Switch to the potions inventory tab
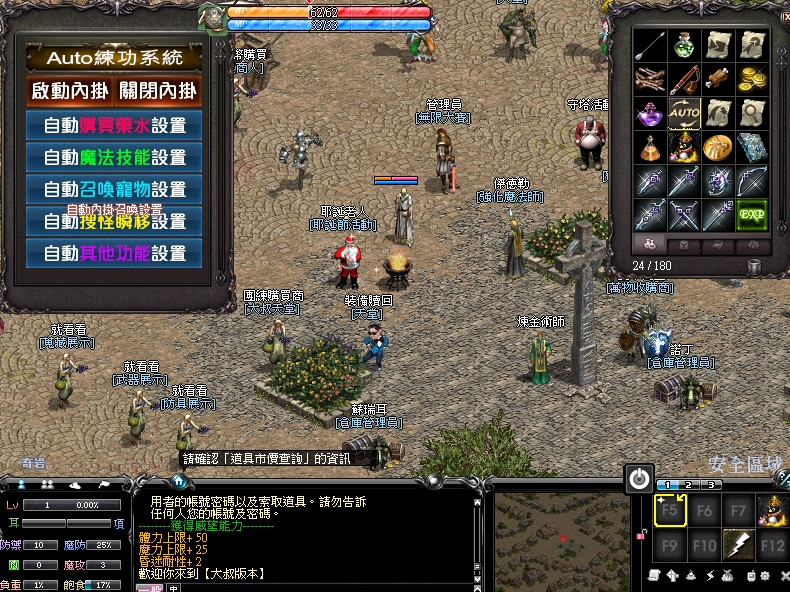This screenshot has height=592, width=790. [649, 244]
